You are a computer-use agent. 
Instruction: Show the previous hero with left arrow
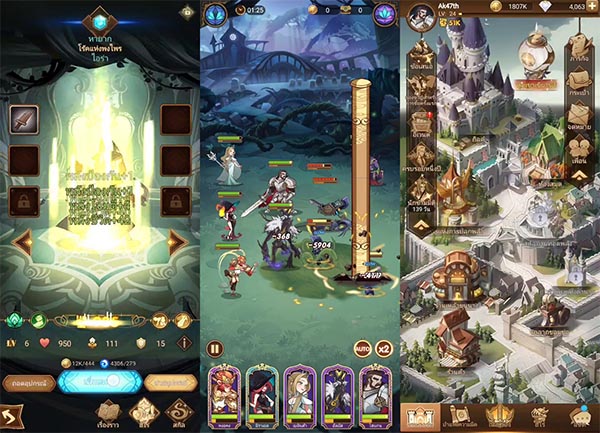coord(22,241)
